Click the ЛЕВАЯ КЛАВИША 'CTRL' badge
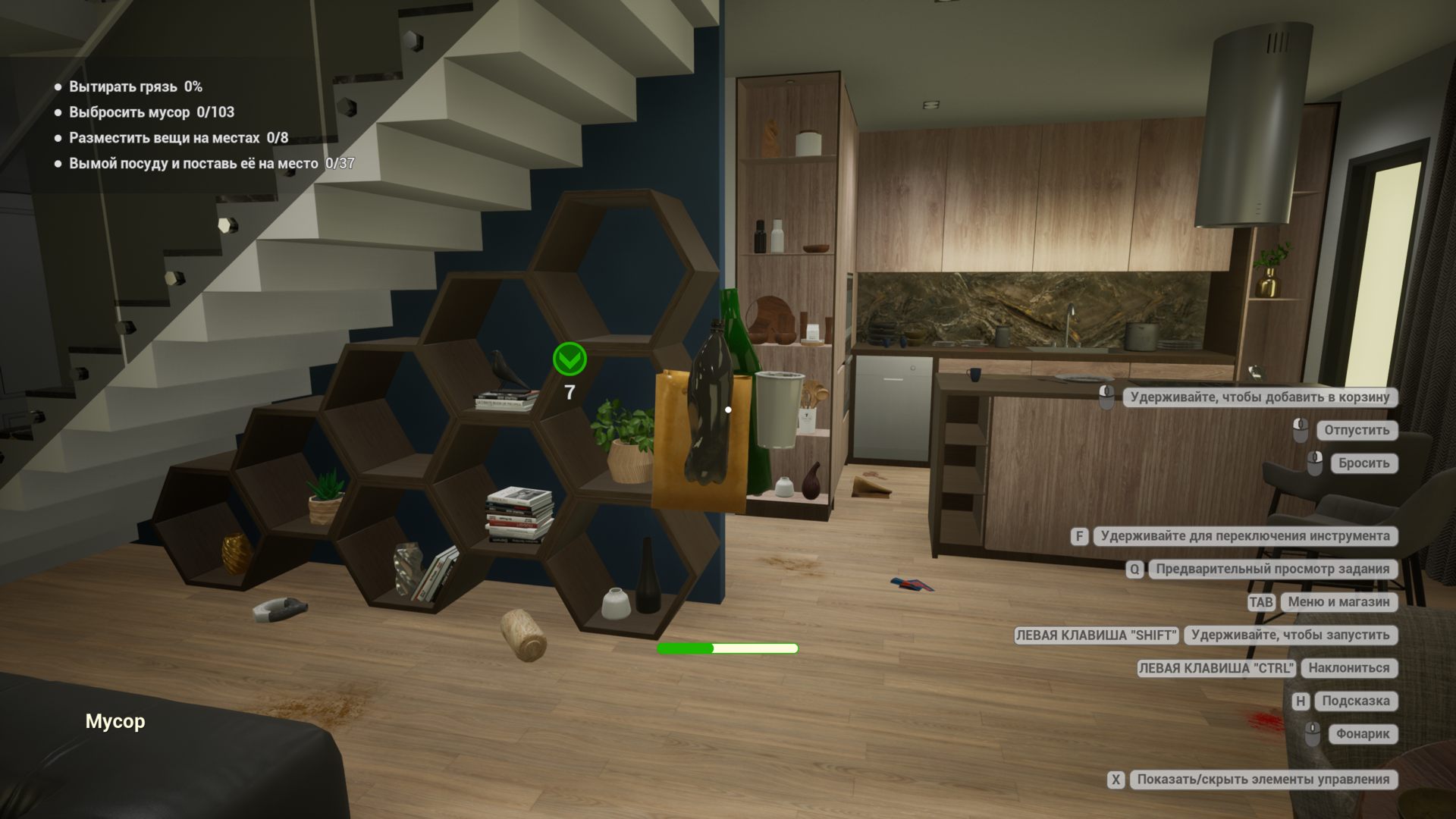The image size is (1456, 819). (1216, 668)
